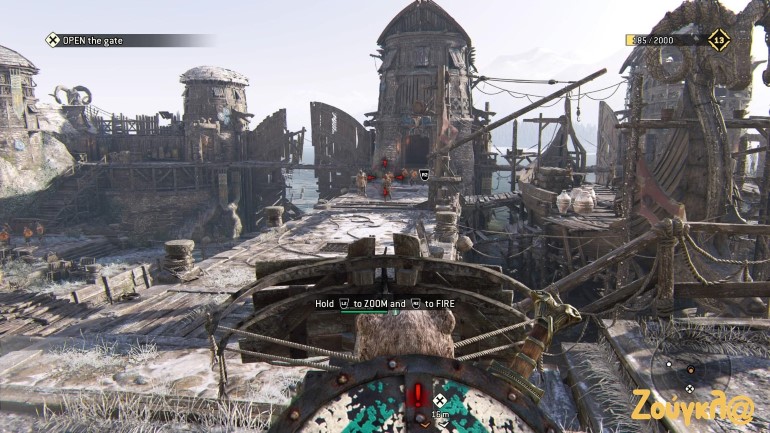The height and width of the screenshot is (433, 770).
Task: Click the objective marker on the radar
Action: click(x=689, y=387)
